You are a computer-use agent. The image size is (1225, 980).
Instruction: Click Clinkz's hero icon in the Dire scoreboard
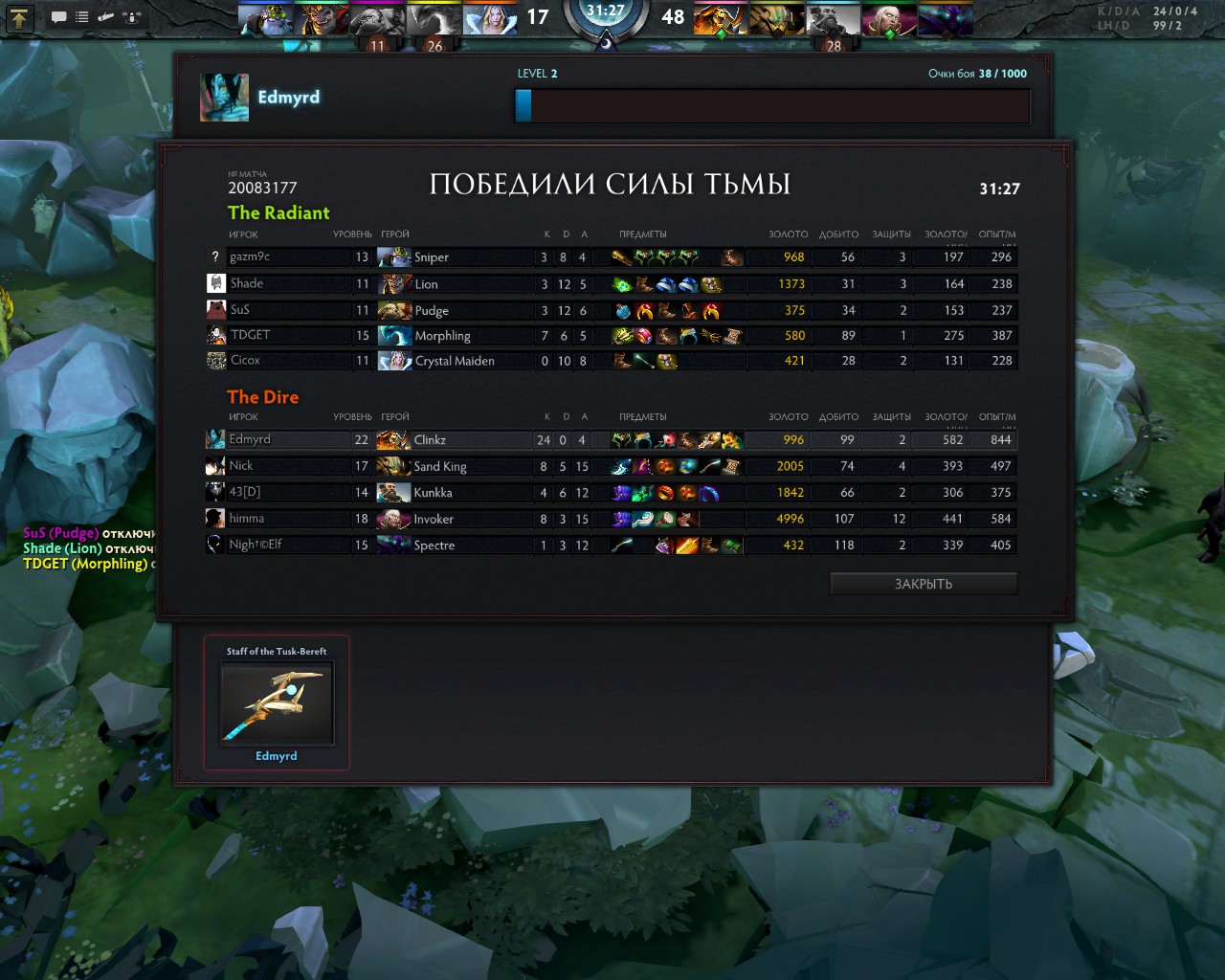tap(395, 439)
